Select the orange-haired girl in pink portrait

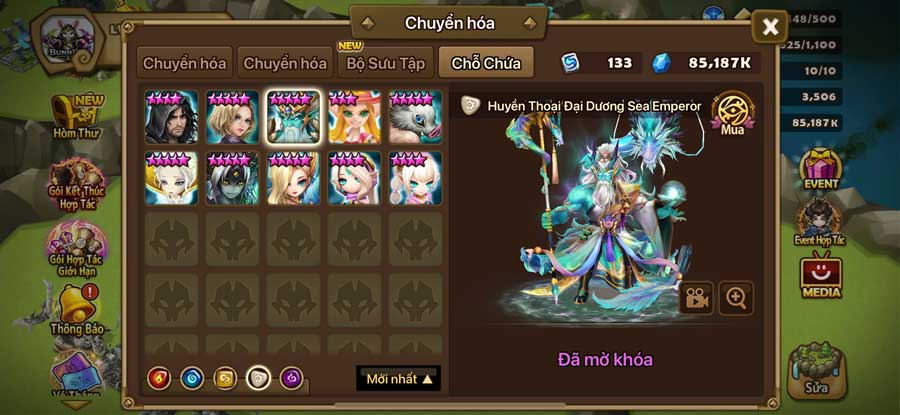point(355,117)
